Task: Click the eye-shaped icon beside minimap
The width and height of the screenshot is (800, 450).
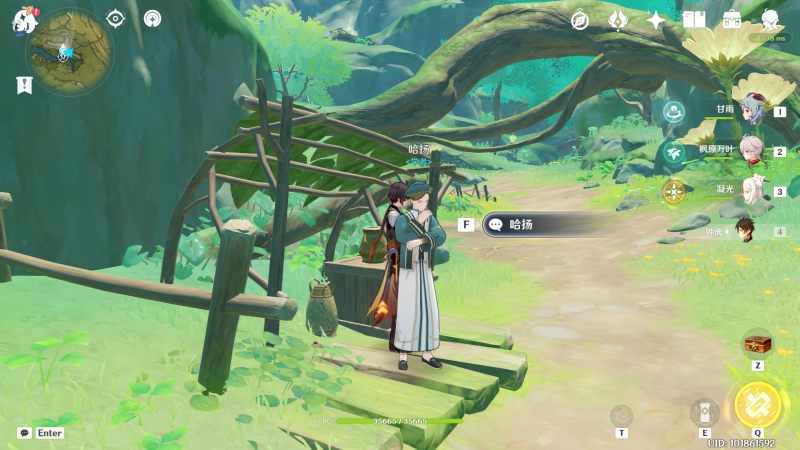Action: [x=115, y=18]
